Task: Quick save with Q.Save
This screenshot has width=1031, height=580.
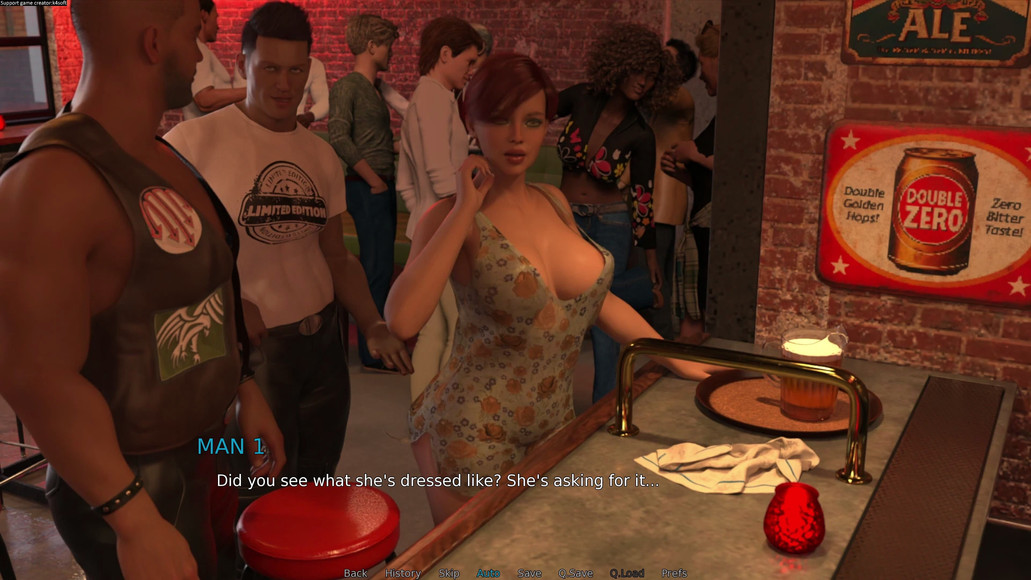Action: (575, 573)
